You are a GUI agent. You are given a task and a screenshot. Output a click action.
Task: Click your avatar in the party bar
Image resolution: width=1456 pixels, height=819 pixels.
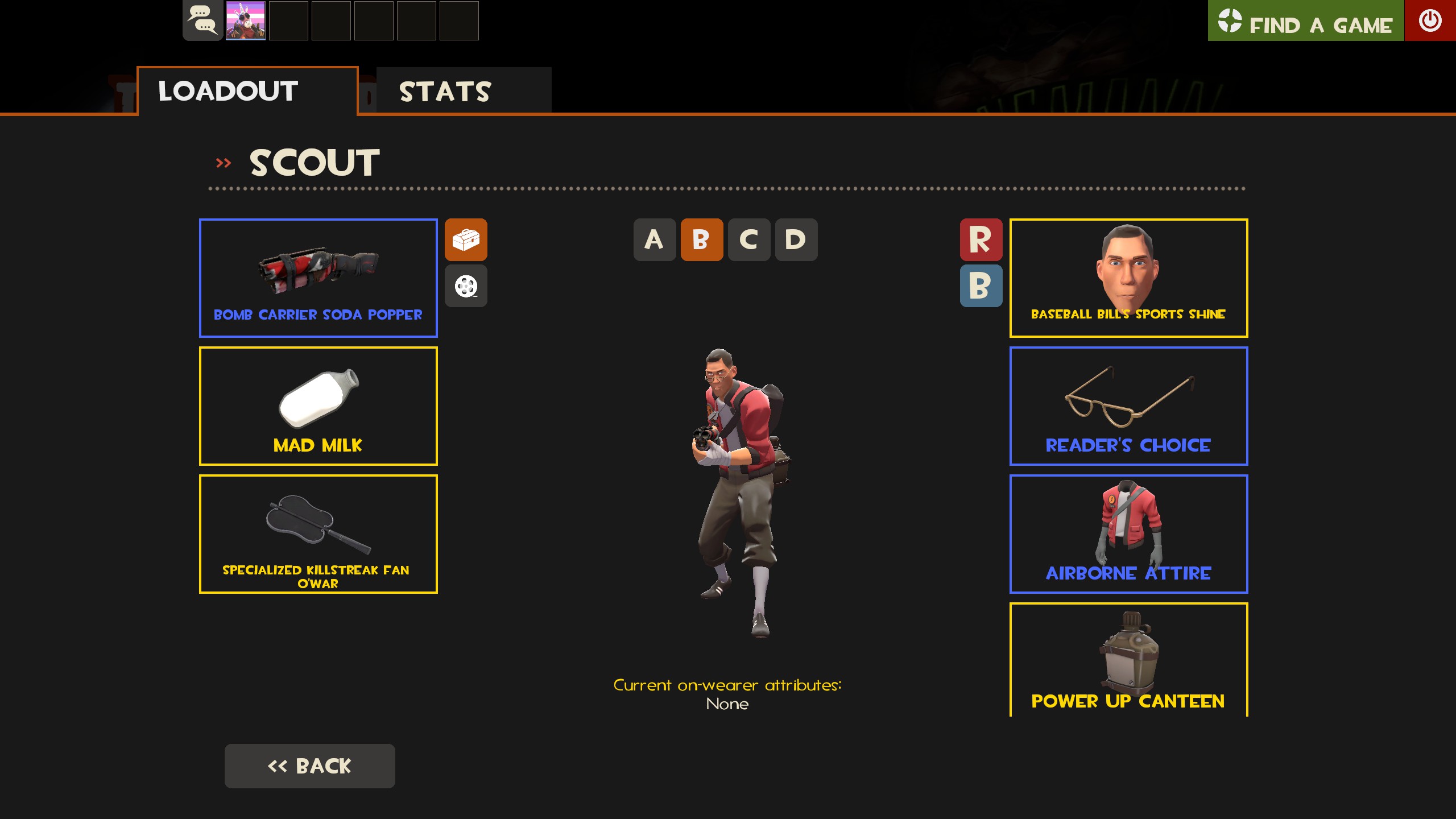coord(246,21)
